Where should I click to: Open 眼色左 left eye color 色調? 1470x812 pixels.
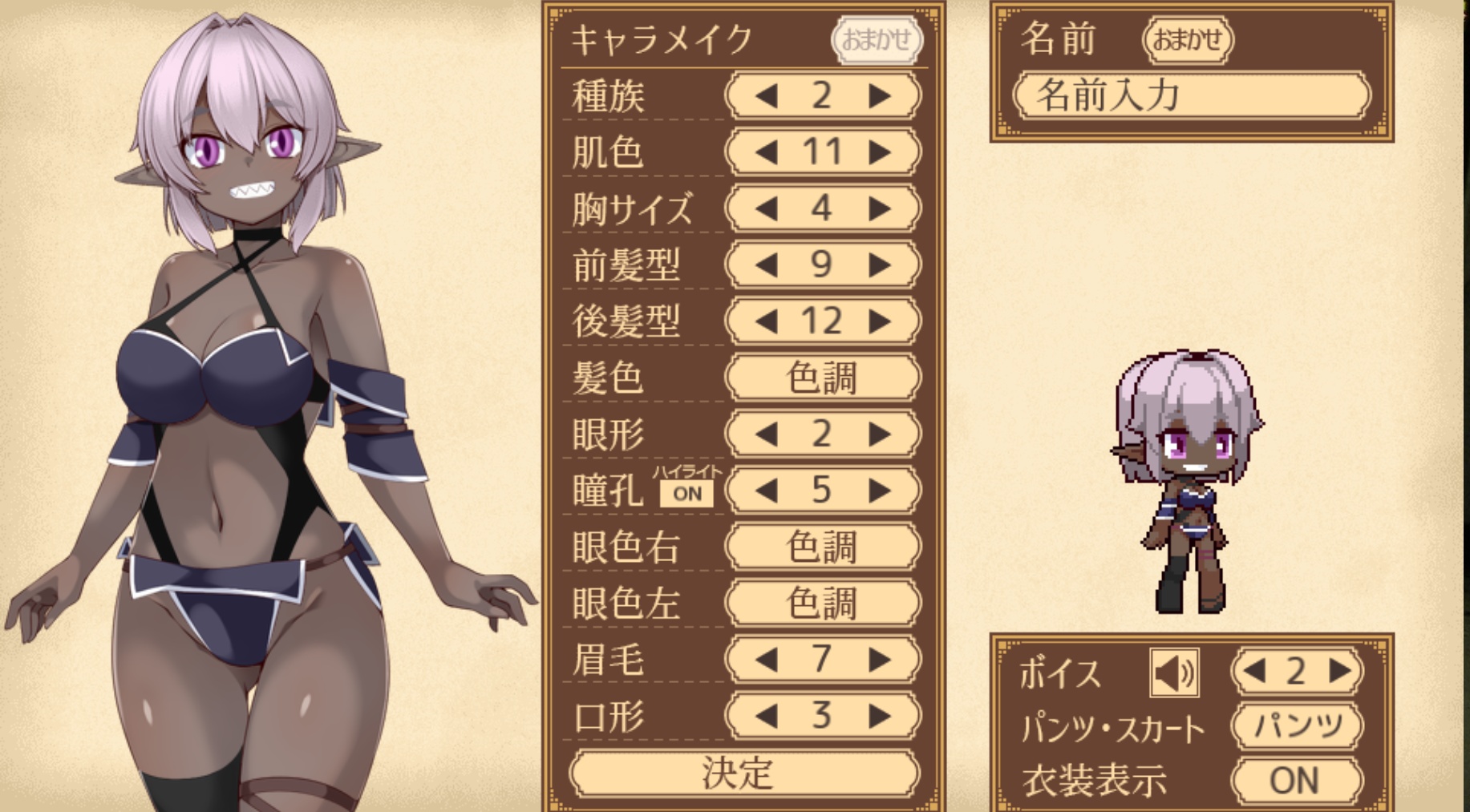point(822,603)
